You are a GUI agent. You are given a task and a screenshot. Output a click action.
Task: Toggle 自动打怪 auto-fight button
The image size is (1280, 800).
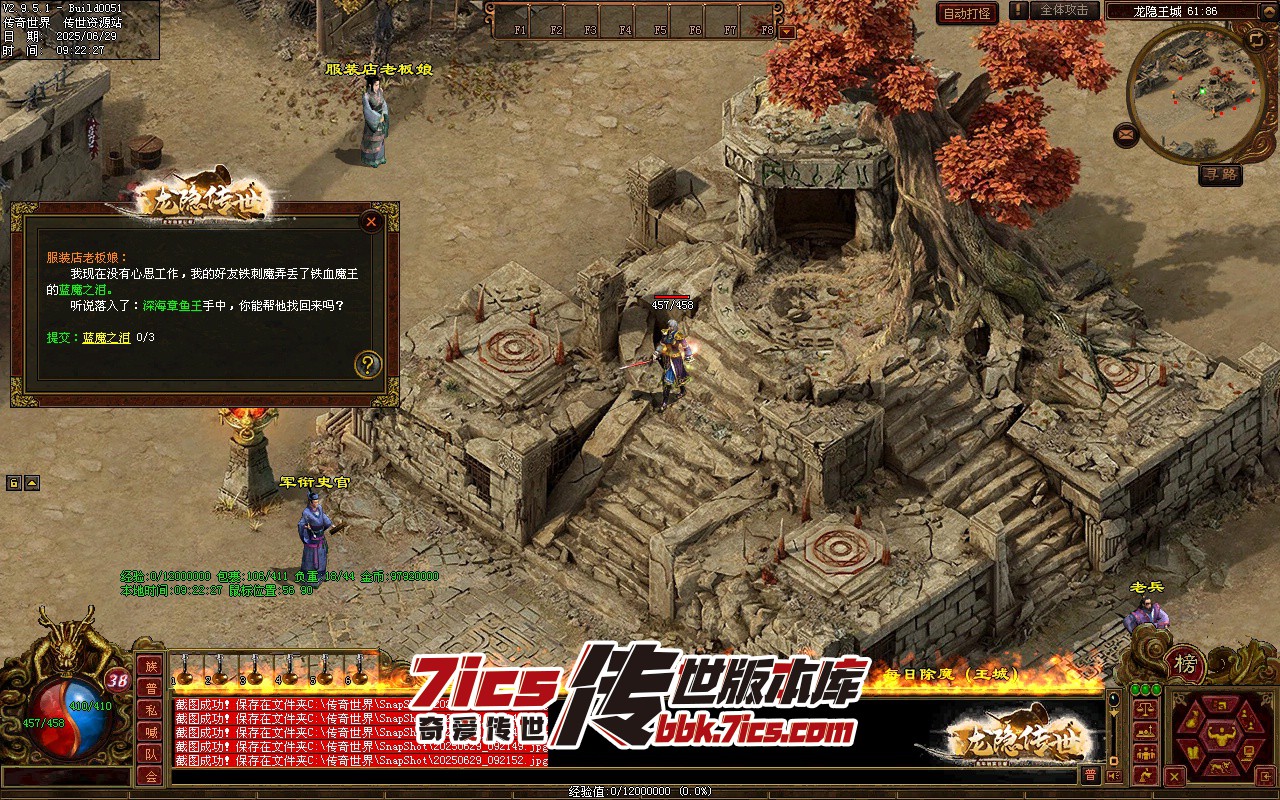click(x=967, y=13)
